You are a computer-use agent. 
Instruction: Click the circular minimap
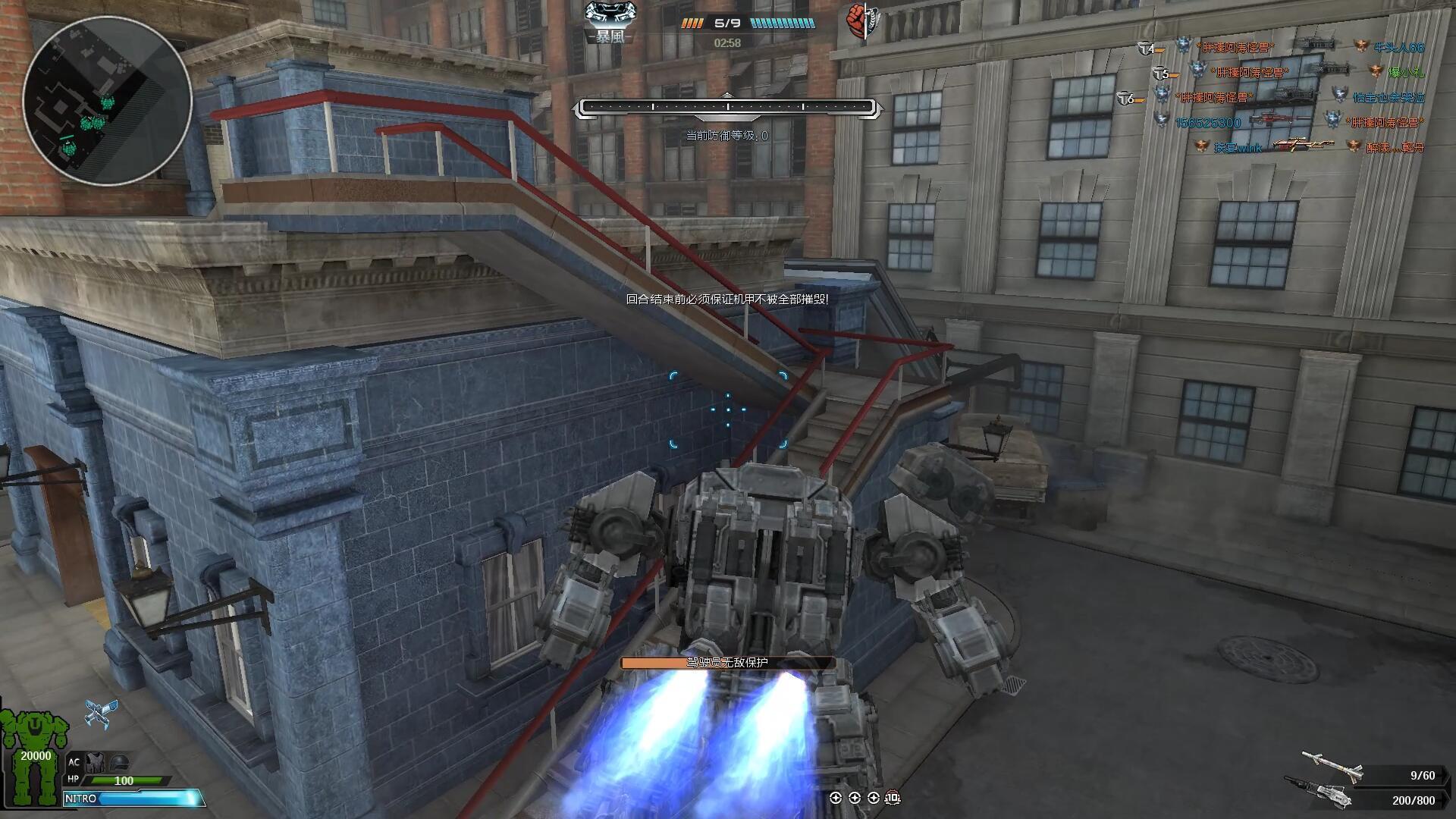coord(107,100)
